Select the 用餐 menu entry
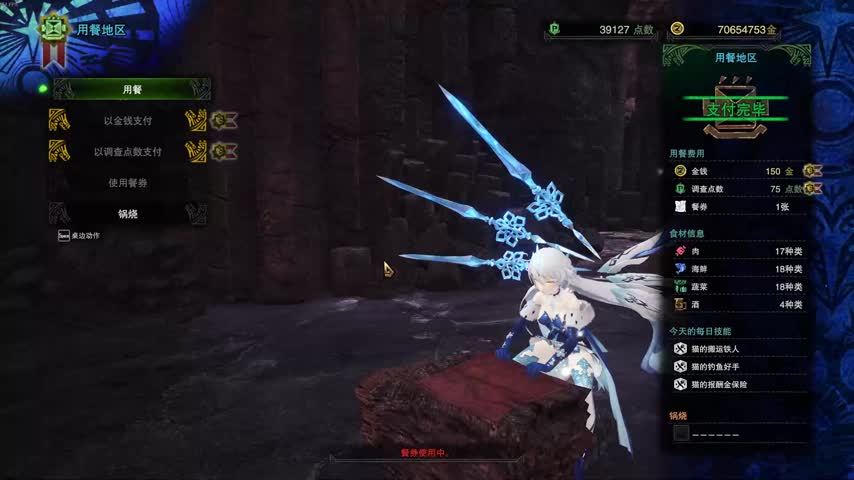The height and width of the screenshot is (480, 854). pyautogui.click(x=131, y=90)
